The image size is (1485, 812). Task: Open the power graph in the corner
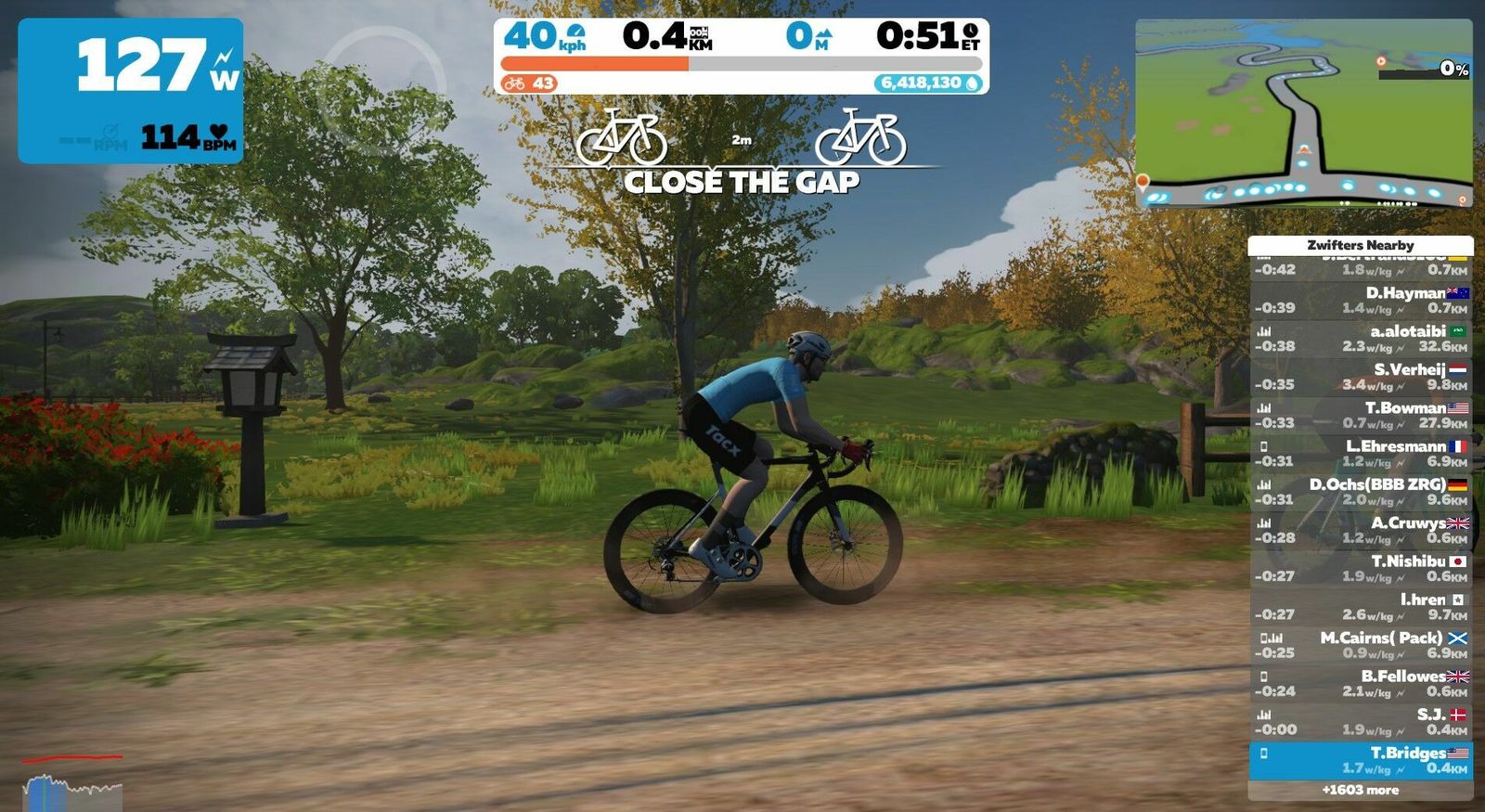[72, 784]
